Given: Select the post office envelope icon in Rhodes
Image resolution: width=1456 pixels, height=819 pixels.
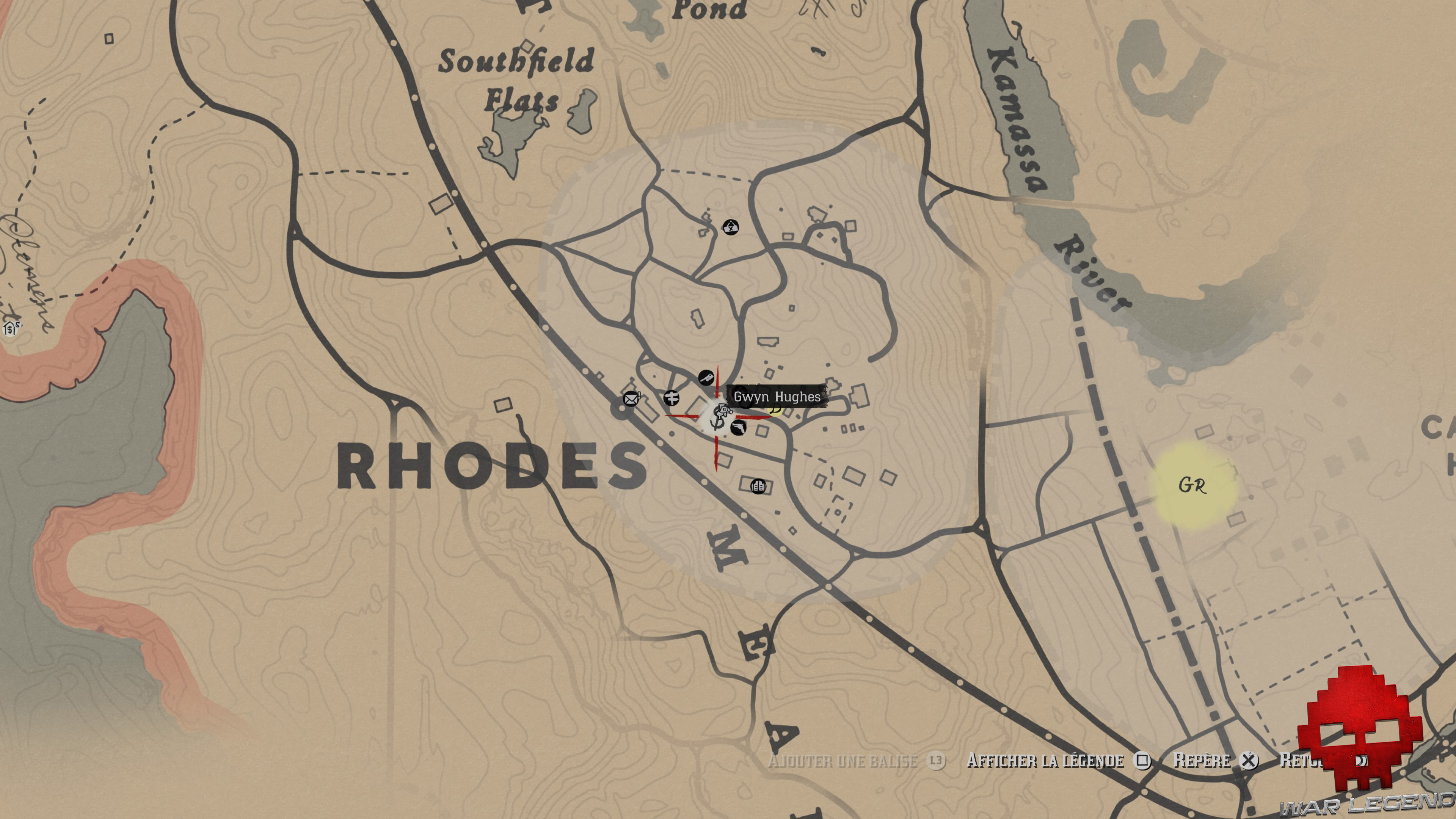Looking at the screenshot, I should [x=631, y=399].
